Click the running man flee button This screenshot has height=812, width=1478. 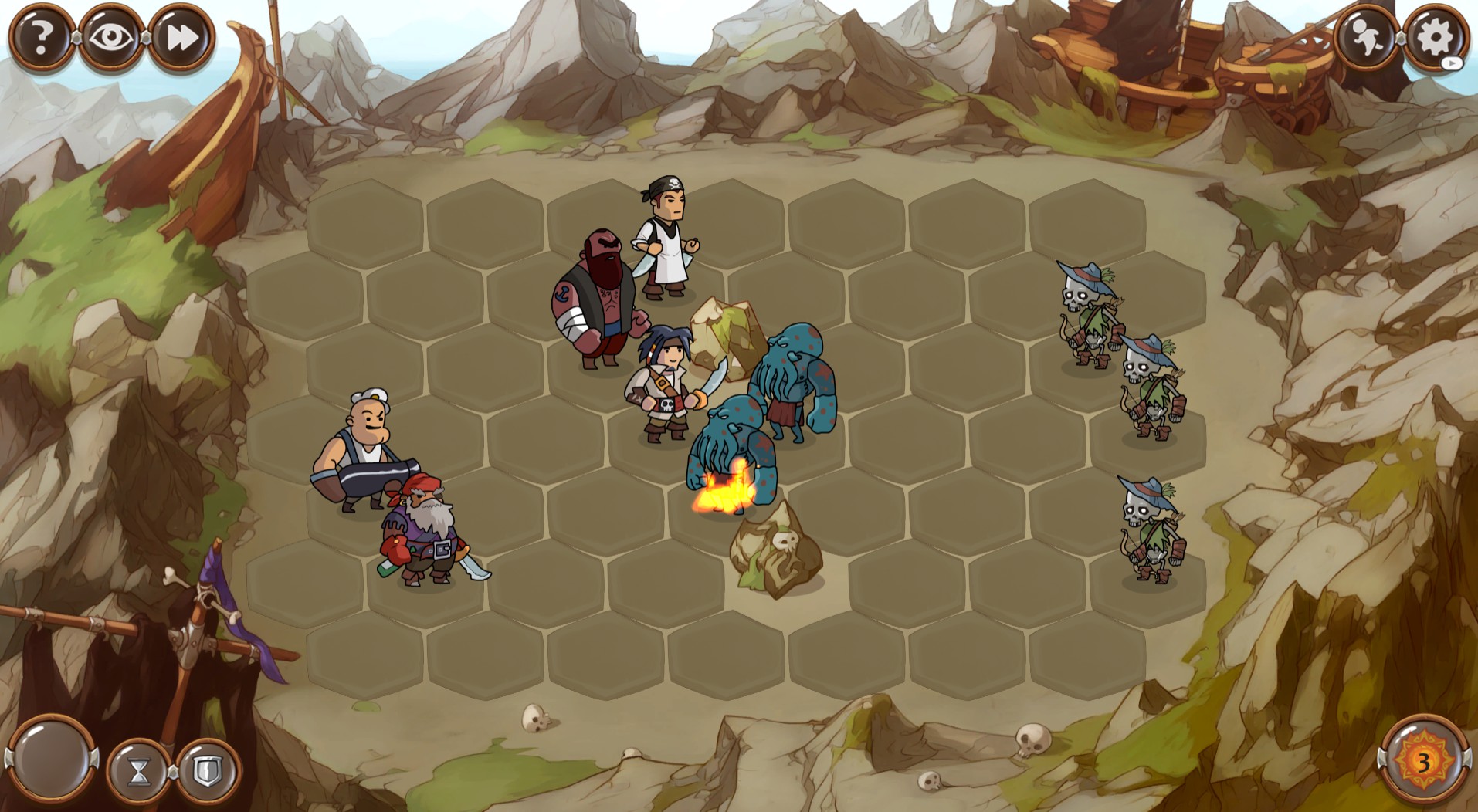pos(1366,37)
